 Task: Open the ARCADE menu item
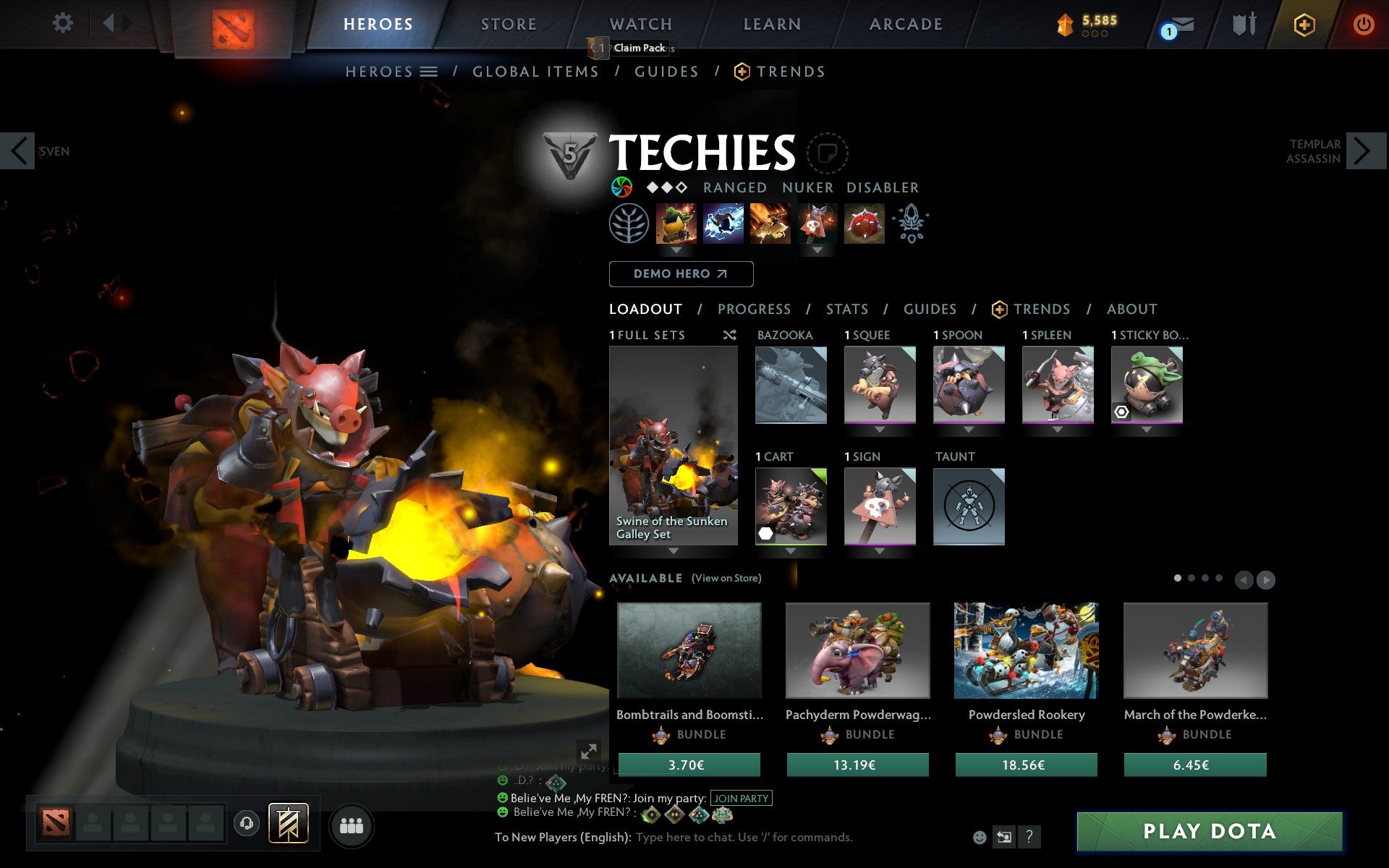tap(906, 24)
